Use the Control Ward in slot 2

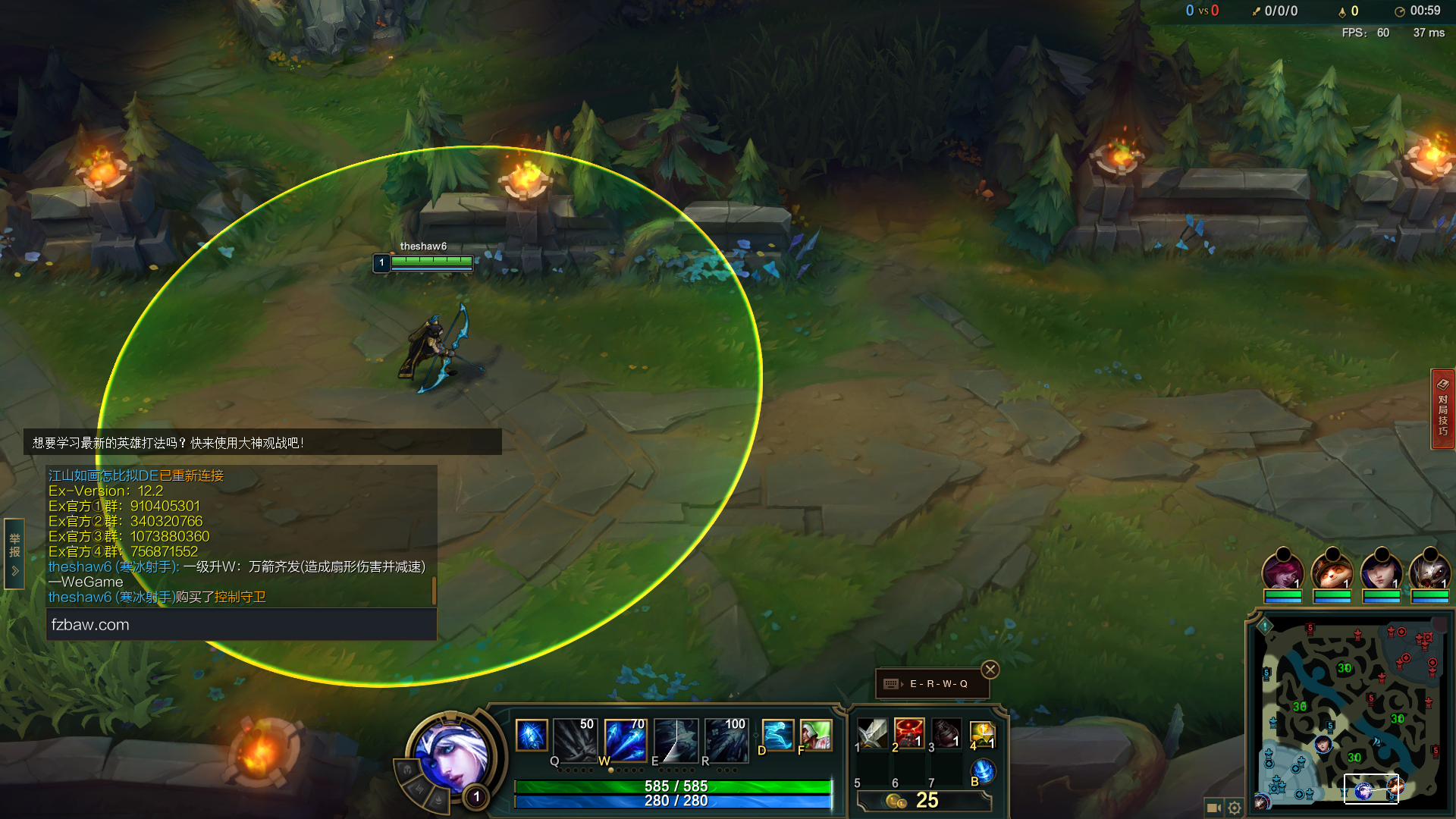tap(908, 733)
